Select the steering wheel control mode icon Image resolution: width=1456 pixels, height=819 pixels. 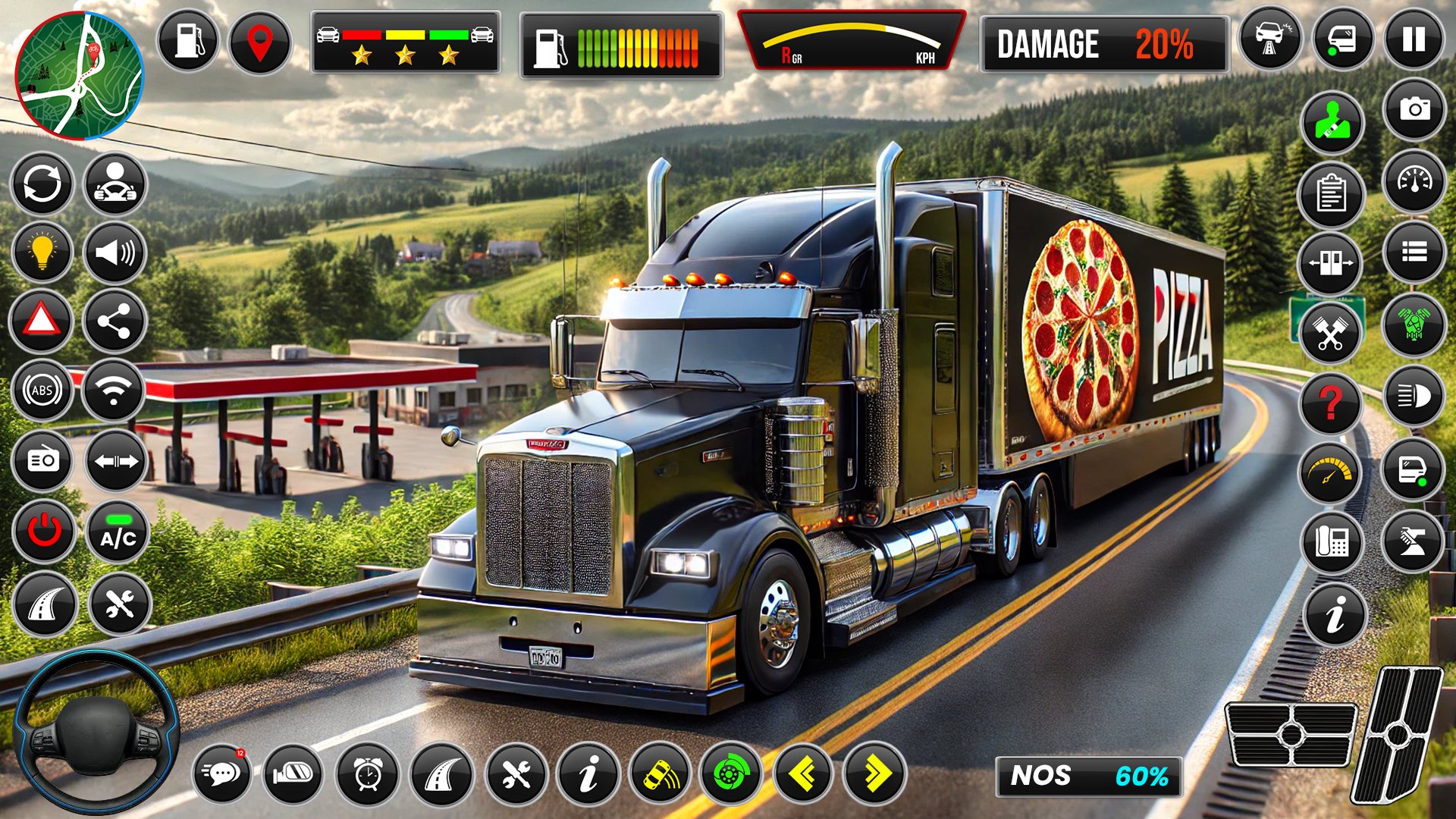point(115,184)
